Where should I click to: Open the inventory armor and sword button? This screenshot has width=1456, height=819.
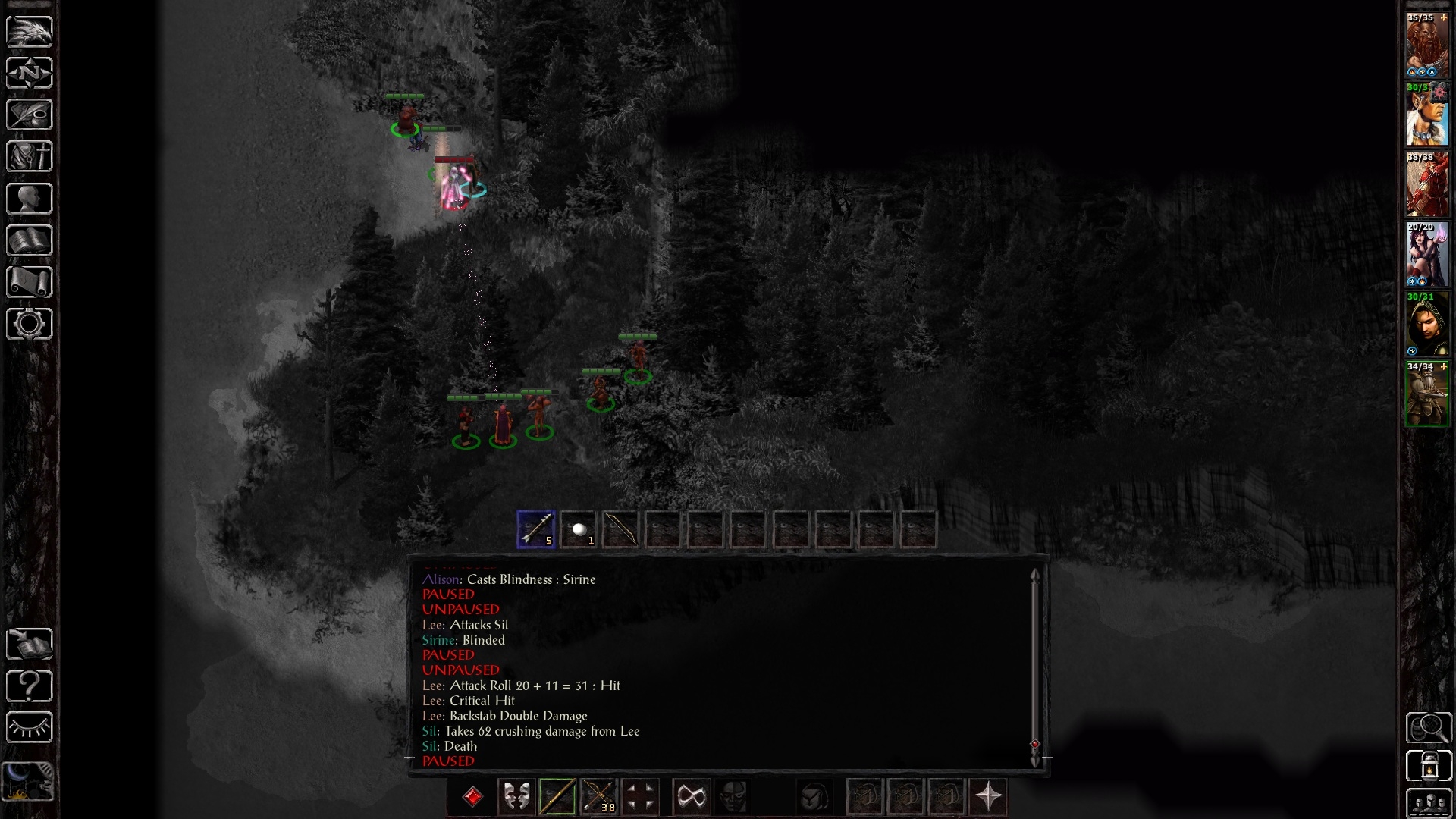tap(30, 157)
